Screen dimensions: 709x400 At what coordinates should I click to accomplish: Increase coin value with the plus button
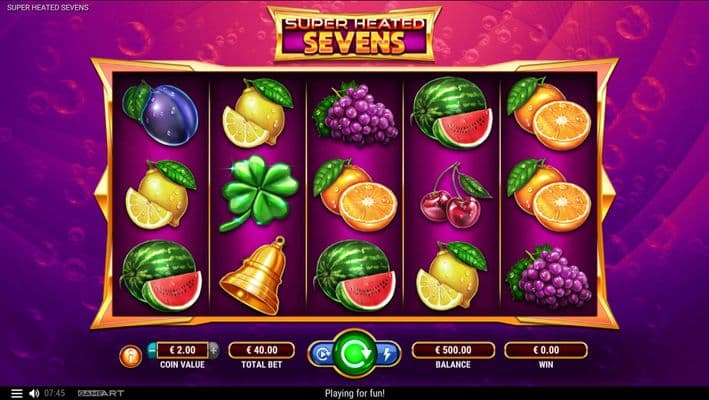pyautogui.click(x=215, y=350)
